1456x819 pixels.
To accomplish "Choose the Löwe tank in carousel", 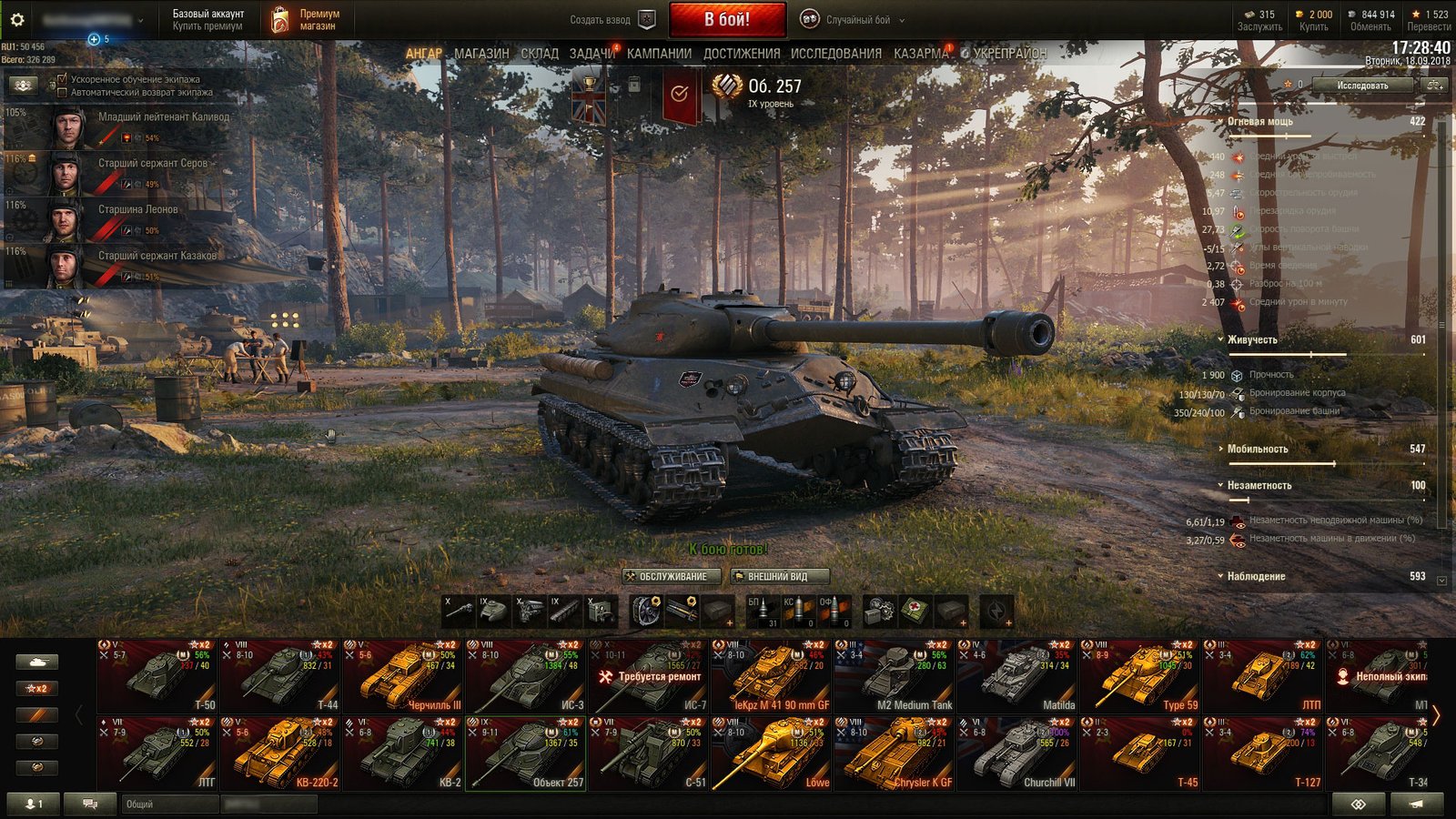I will pyautogui.click(x=771, y=753).
